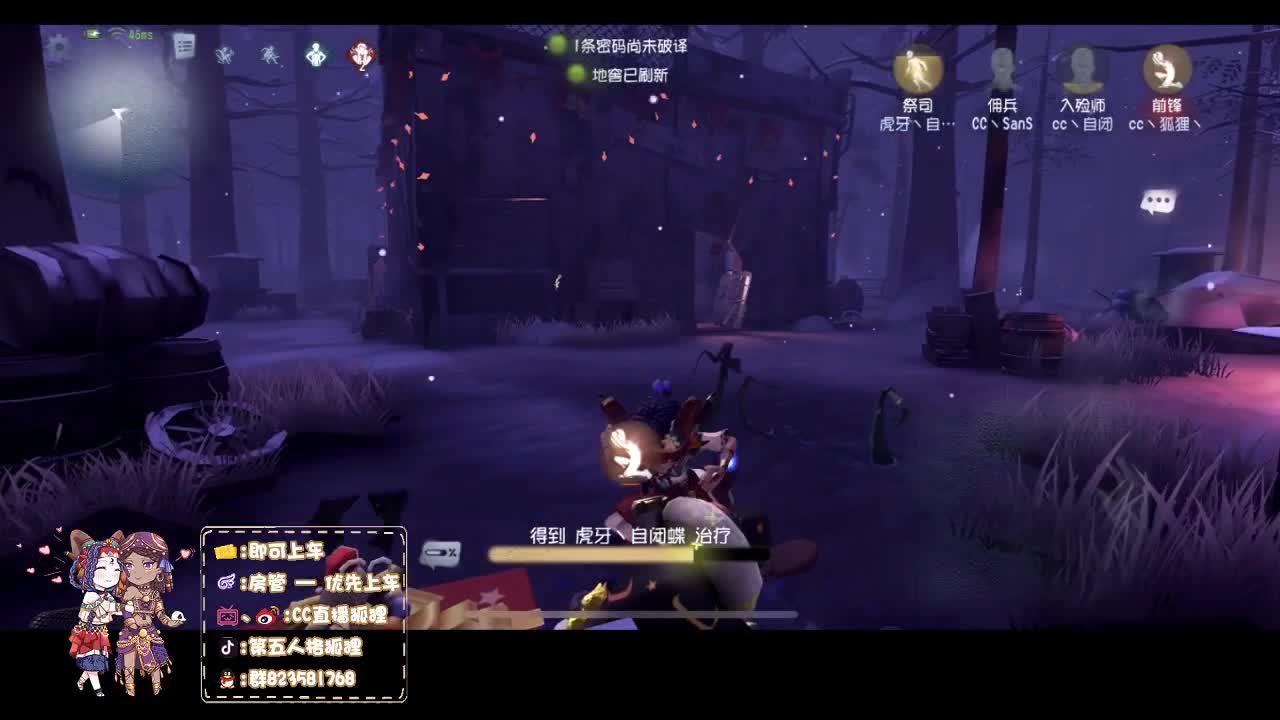Click the first crawling survivor status icon
This screenshot has height=720, width=1280.
(224, 53)
